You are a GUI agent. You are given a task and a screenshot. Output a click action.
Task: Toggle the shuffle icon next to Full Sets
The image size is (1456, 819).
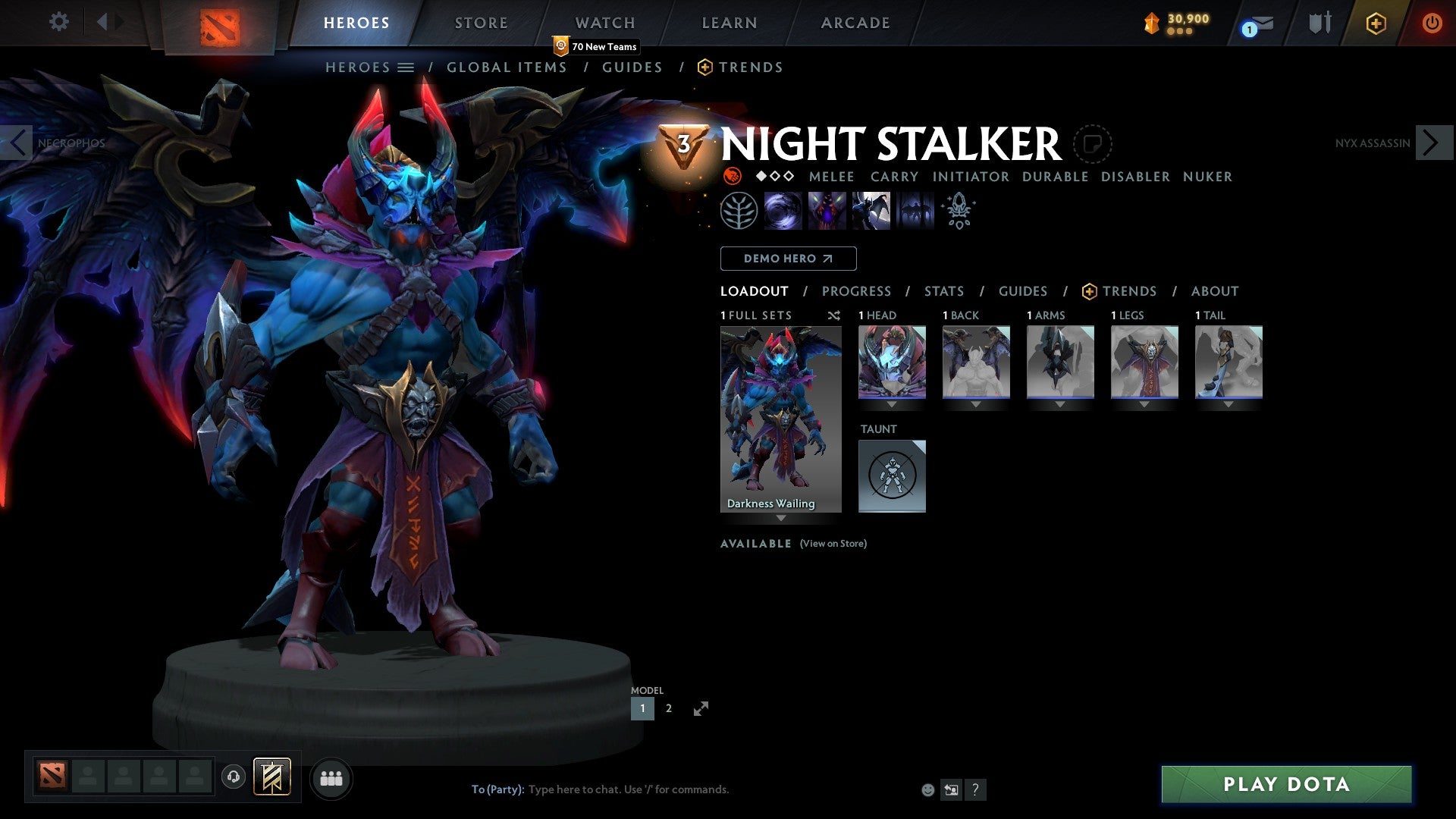pos(833,315)
